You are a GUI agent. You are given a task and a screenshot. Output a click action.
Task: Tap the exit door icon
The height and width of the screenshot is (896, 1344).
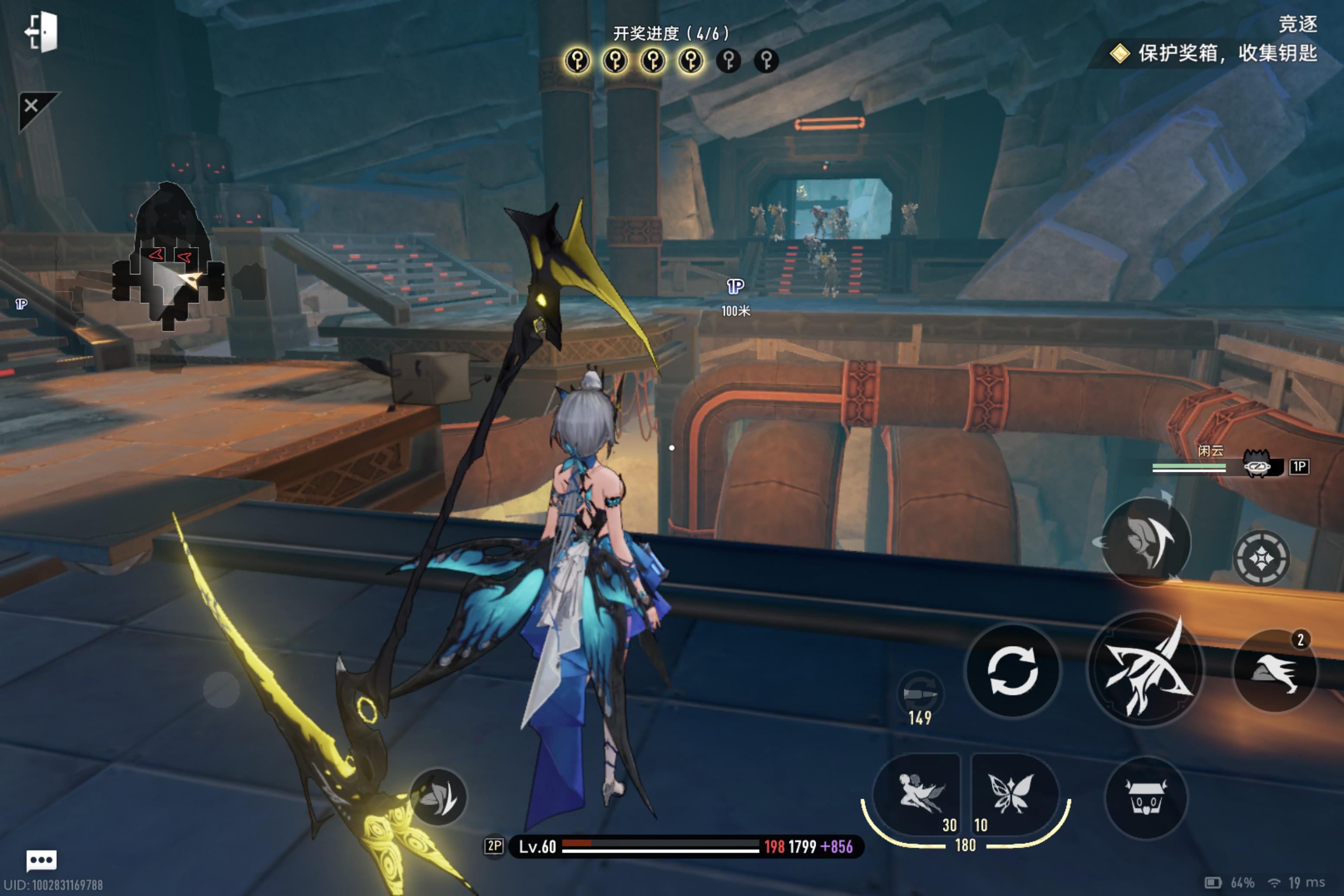(42, 31)
